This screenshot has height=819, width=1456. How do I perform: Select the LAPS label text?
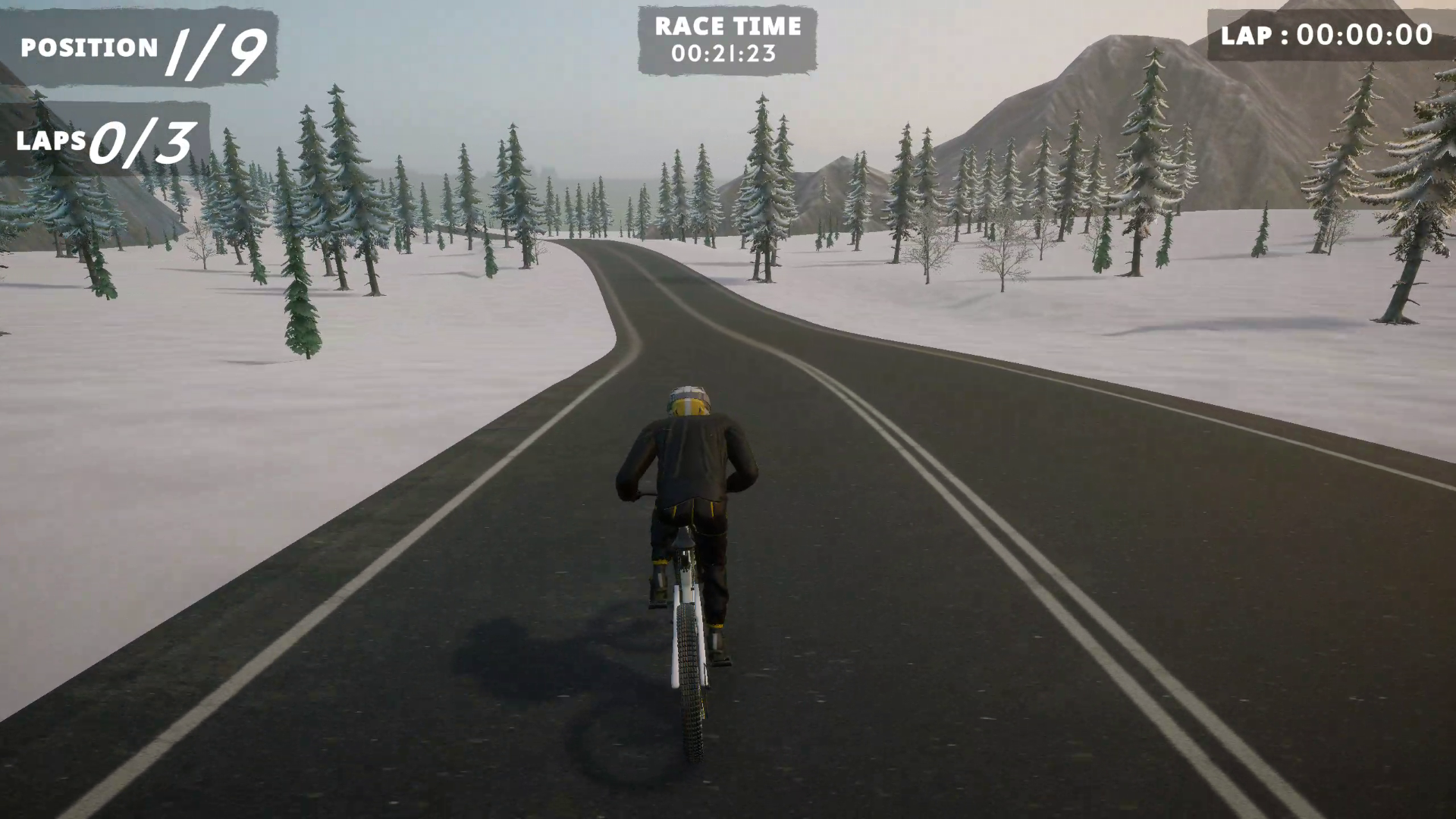coord(52,141)
